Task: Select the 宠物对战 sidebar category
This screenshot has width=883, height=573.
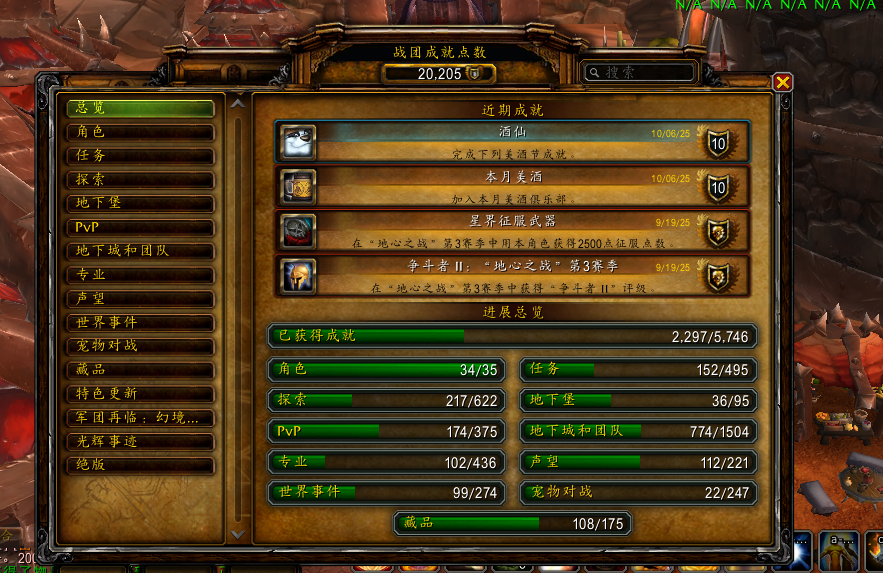Action: coord(140,346)
